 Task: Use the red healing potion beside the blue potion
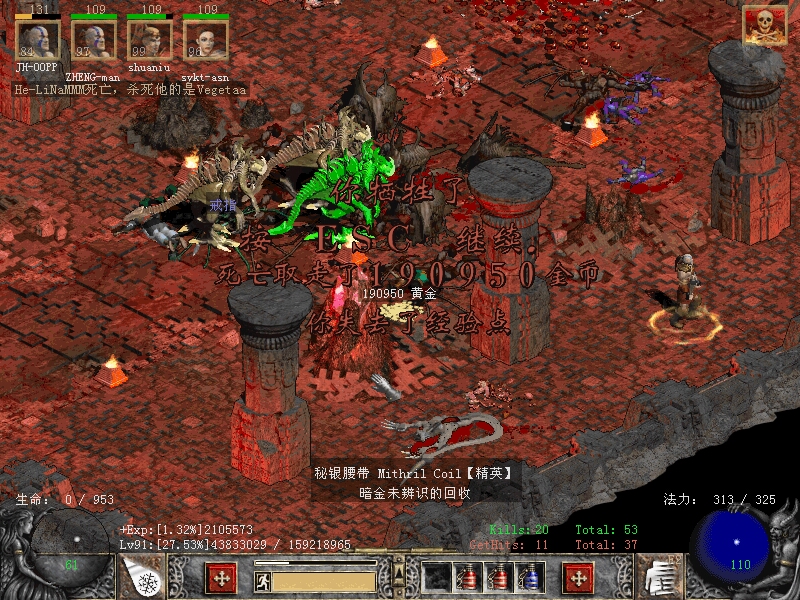coord(498,577)
